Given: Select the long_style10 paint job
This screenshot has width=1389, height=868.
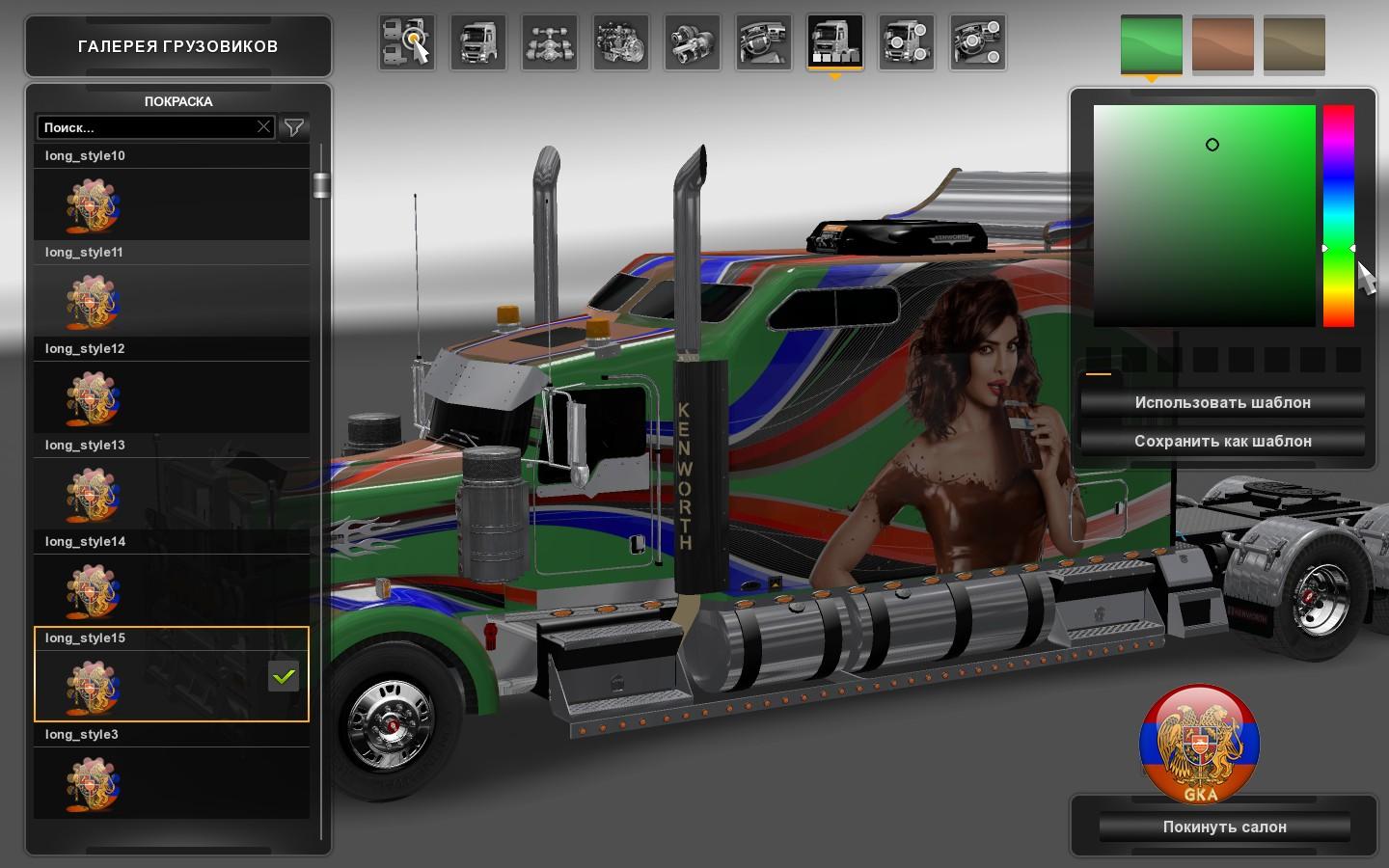Looking at the screenshot, I should (172, 203).
